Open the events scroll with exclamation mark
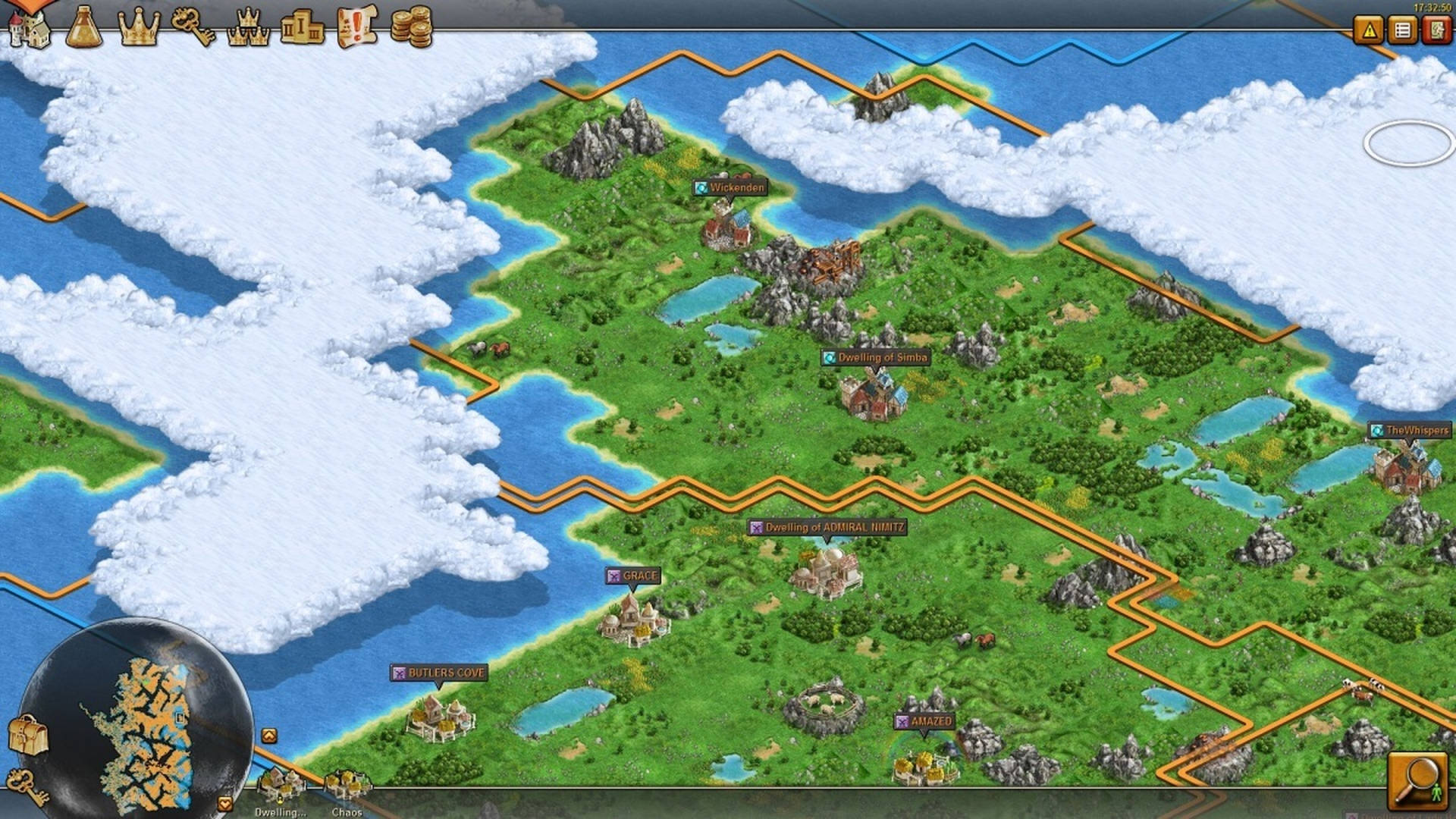1456x819 pixels. pyautogui.click(x=355, y=27)
